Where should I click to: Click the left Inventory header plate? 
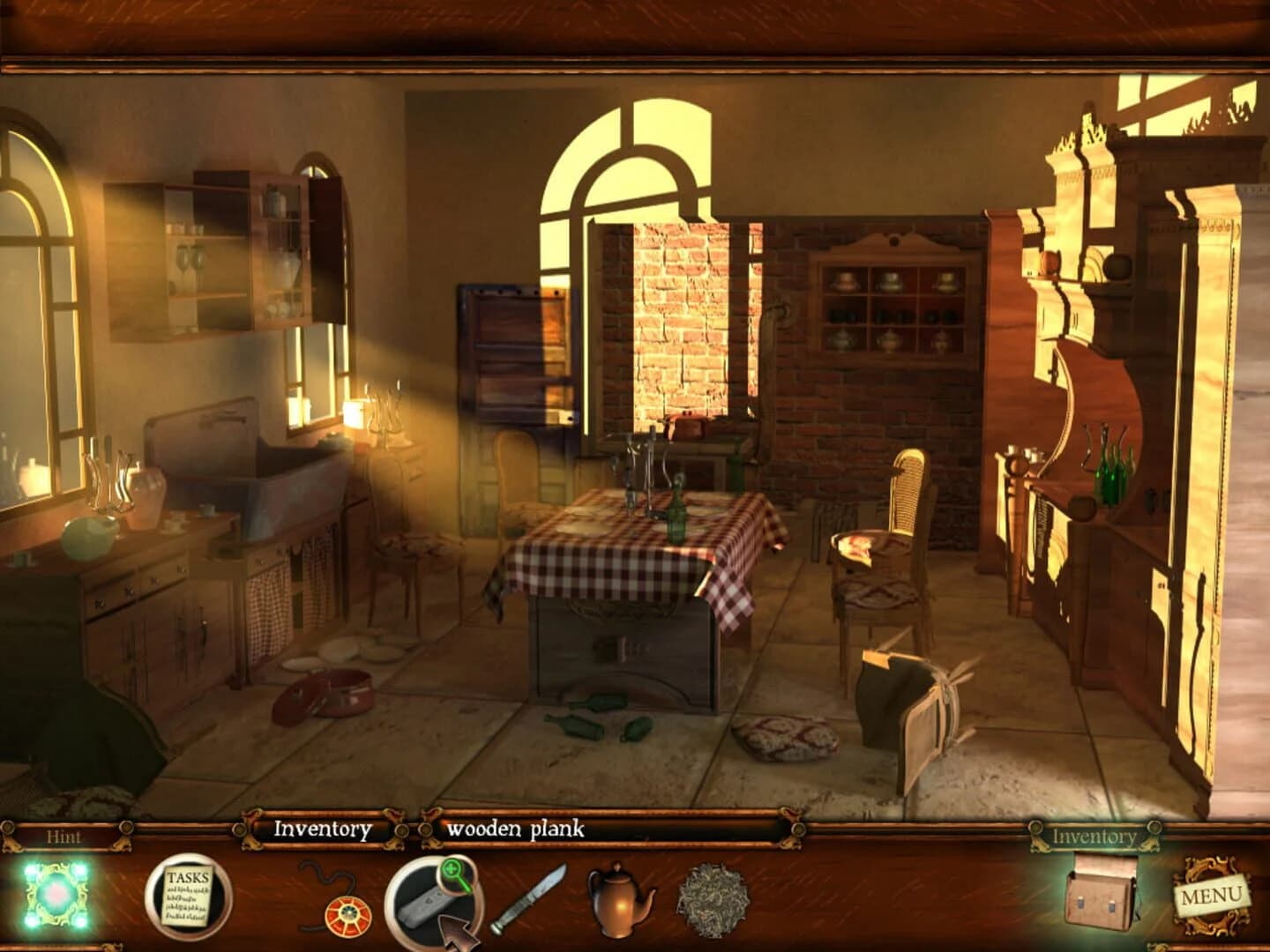pyautogui.click(x=323, y=829)
